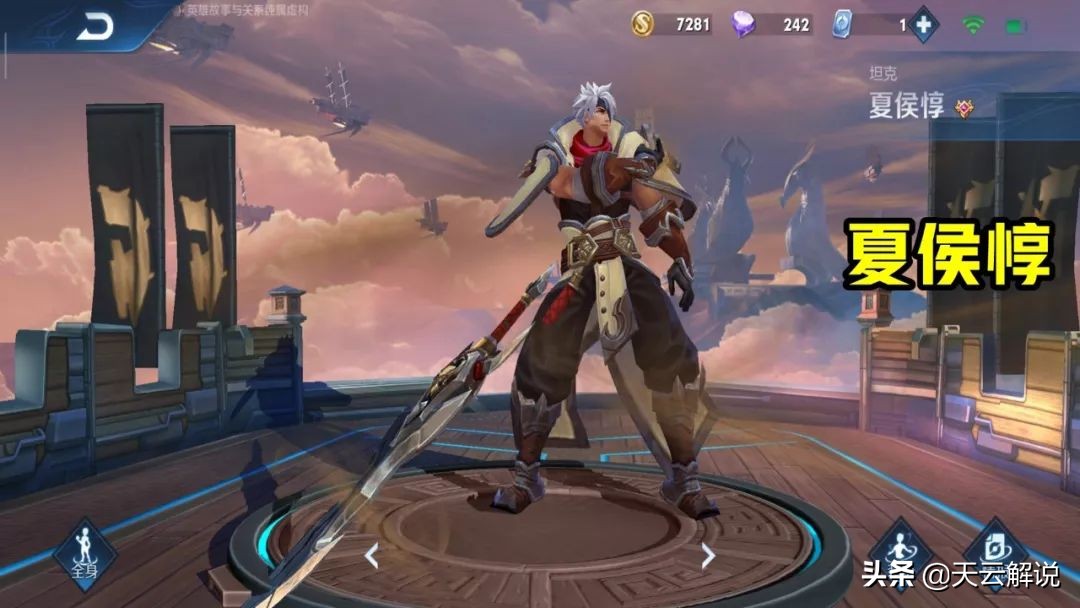Open the 全身 full-body view
1080x608 pixels.
click(x=84, y=555)
